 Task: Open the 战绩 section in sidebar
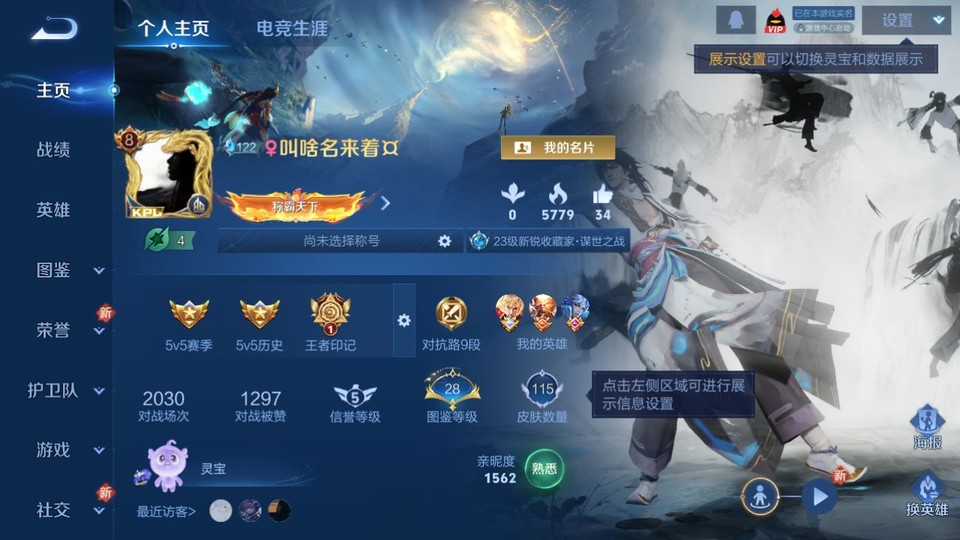tap(54, 150)
